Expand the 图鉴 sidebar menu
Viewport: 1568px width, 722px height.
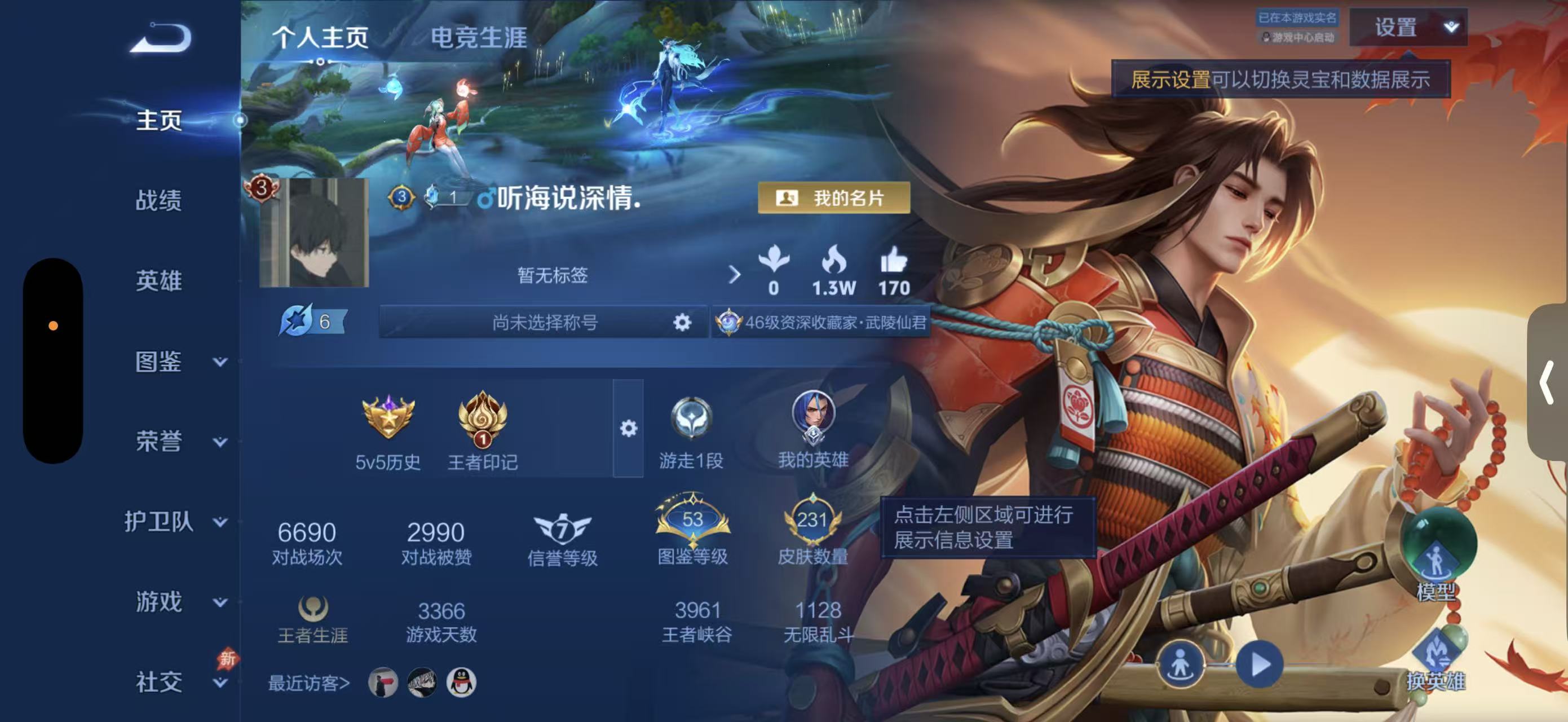point(160,363)
